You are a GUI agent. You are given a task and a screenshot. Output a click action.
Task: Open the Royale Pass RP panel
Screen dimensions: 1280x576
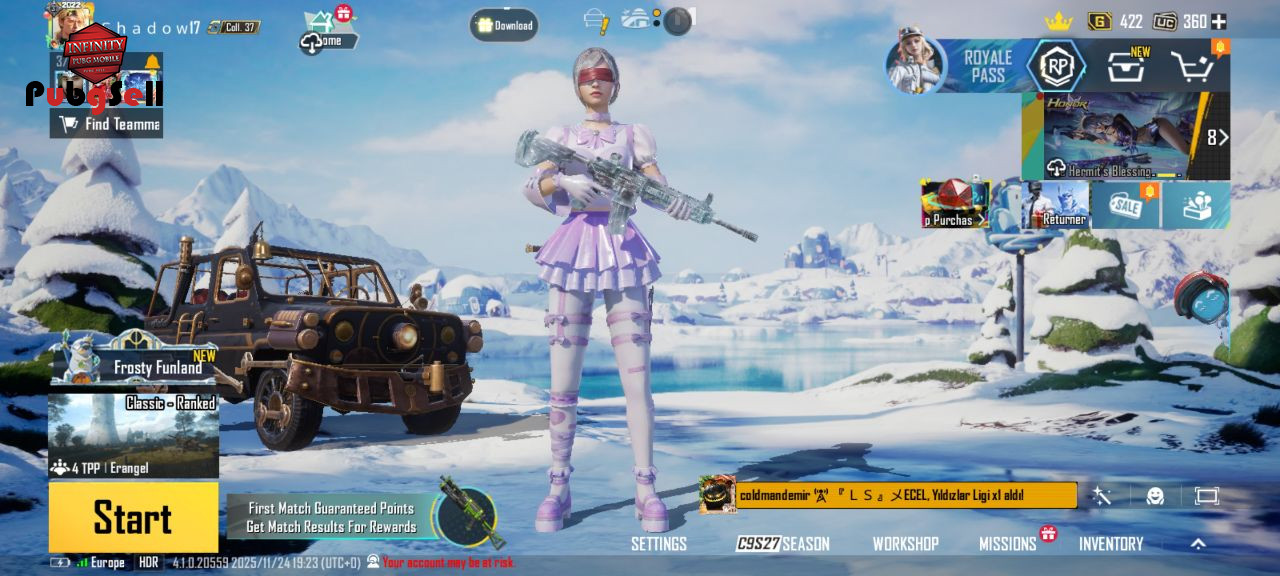(1056, 66)
